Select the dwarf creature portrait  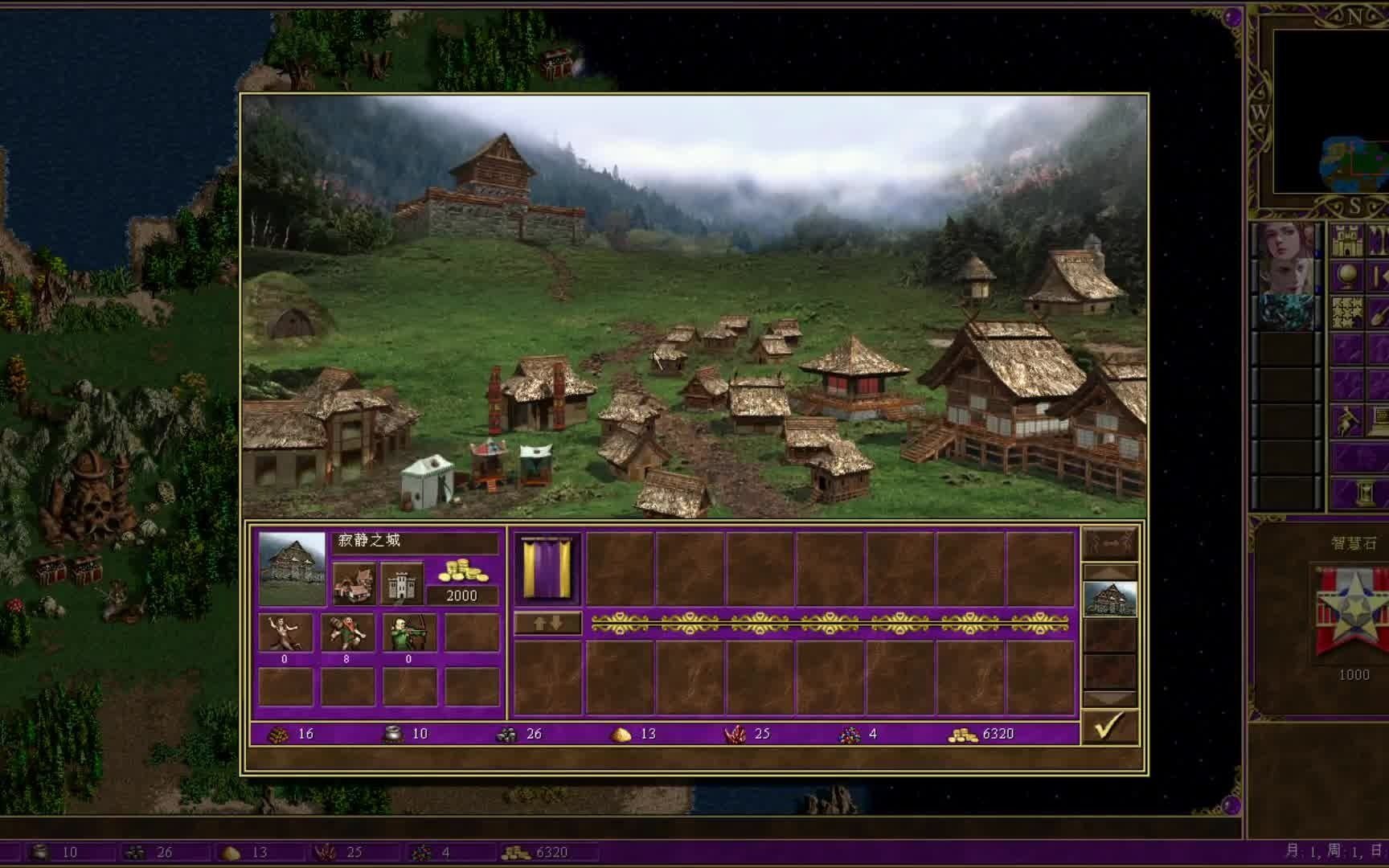[x=347, y=633]
